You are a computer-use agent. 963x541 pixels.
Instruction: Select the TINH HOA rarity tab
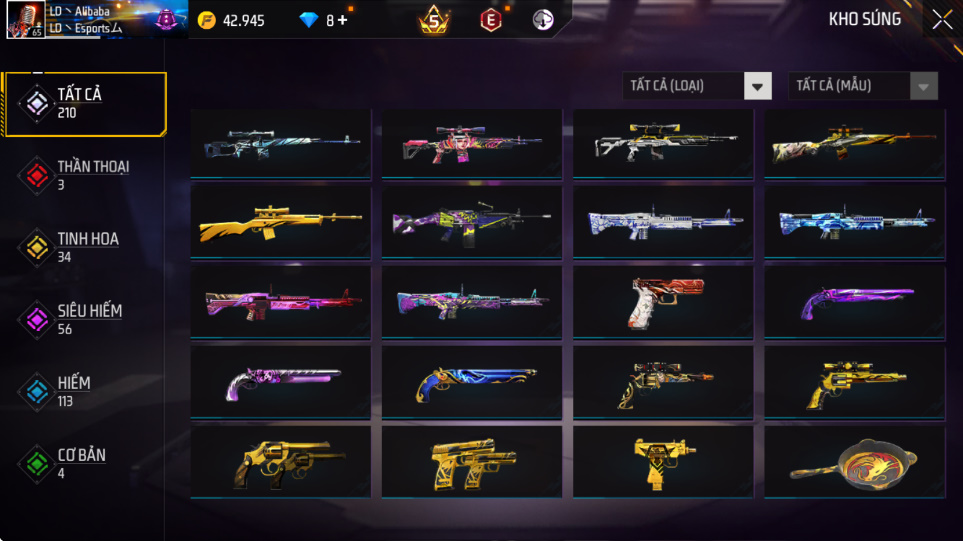tap(84, 247)
